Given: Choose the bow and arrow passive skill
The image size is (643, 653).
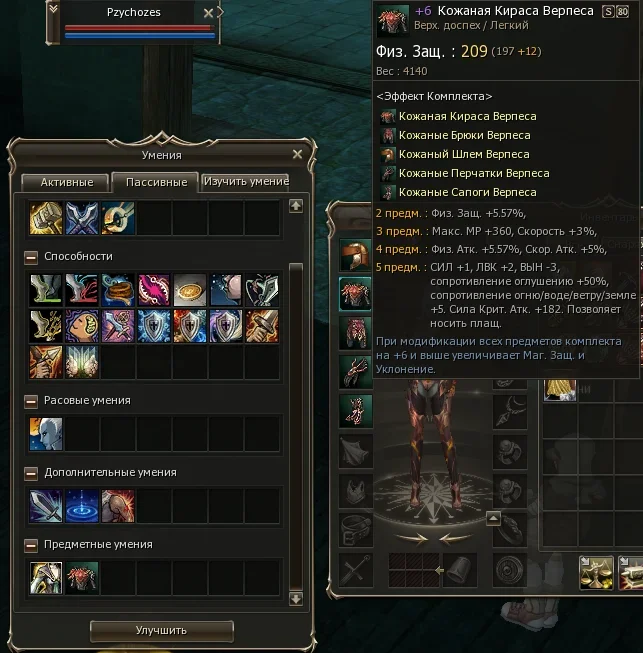Looking at the screenshot, I should point(46,362).
